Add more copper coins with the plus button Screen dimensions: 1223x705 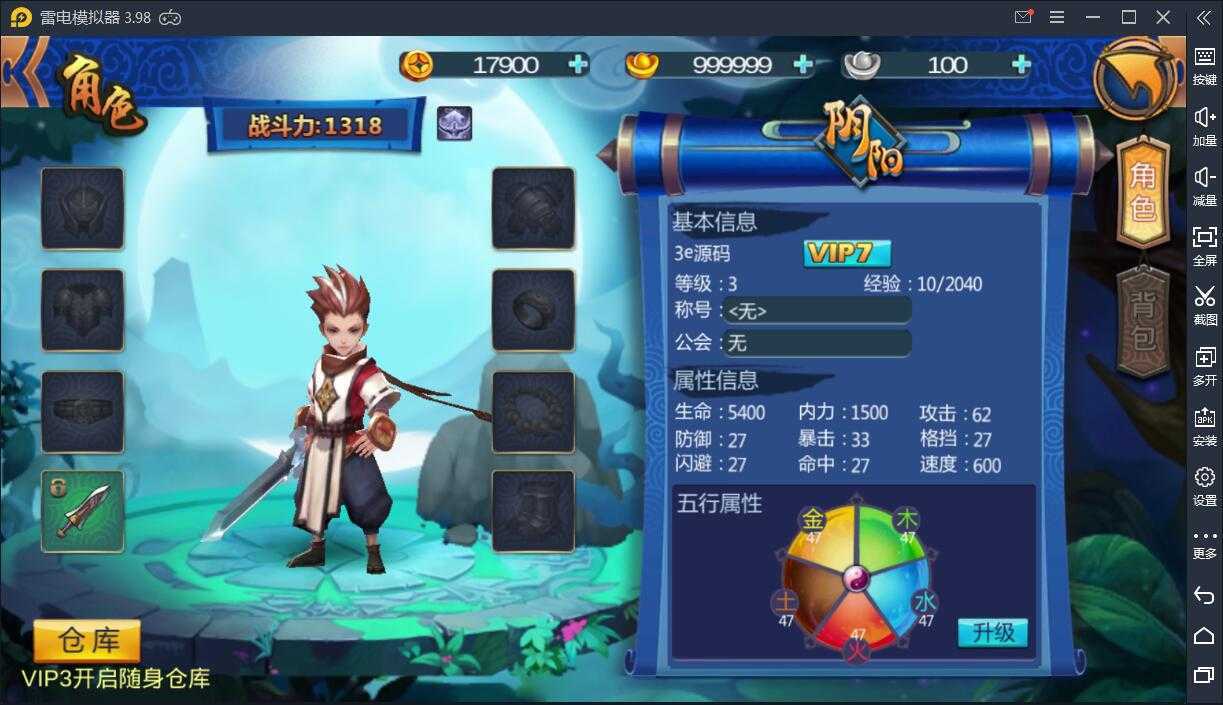[578, 65]
